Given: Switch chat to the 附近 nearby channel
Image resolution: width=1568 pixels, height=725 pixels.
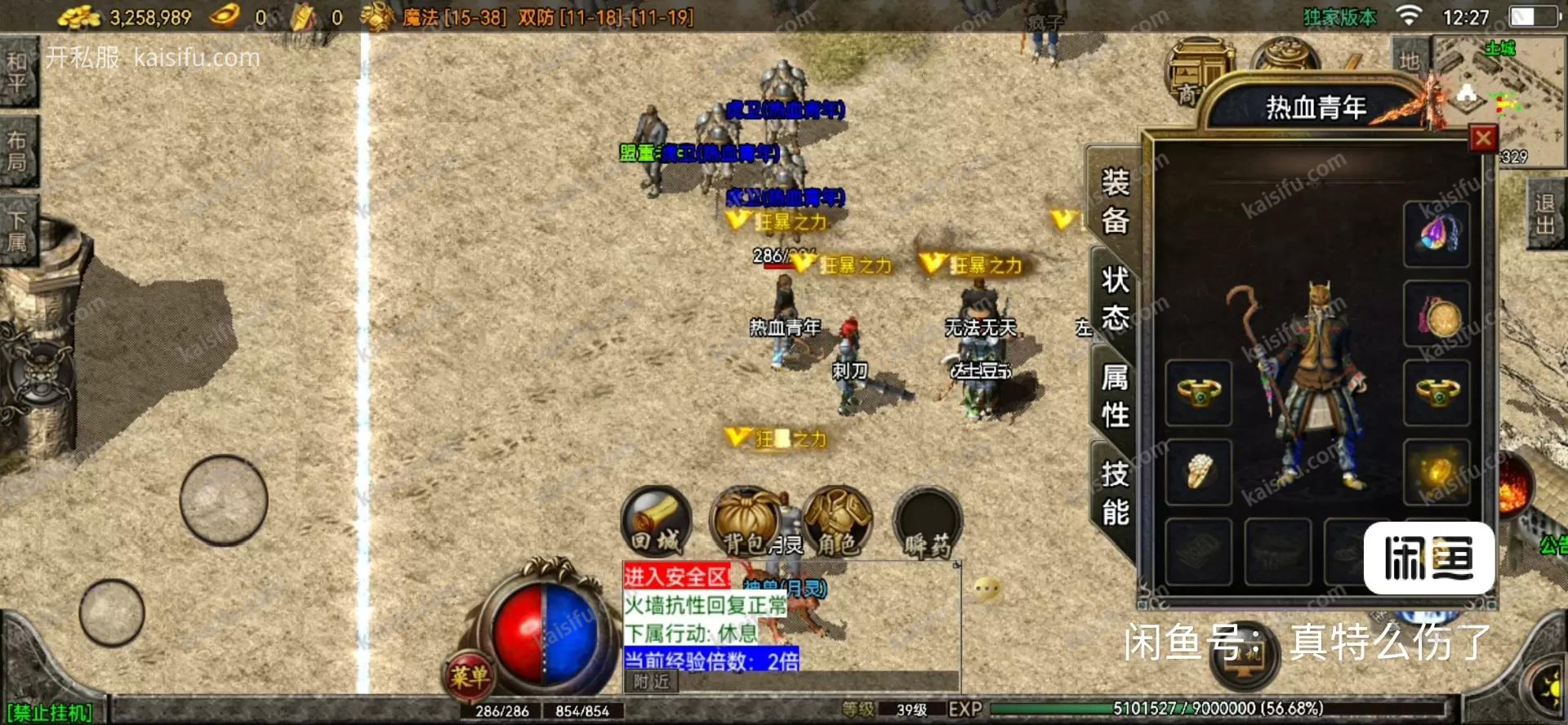Looking at the screenshot, I should [x=651, y=682].
